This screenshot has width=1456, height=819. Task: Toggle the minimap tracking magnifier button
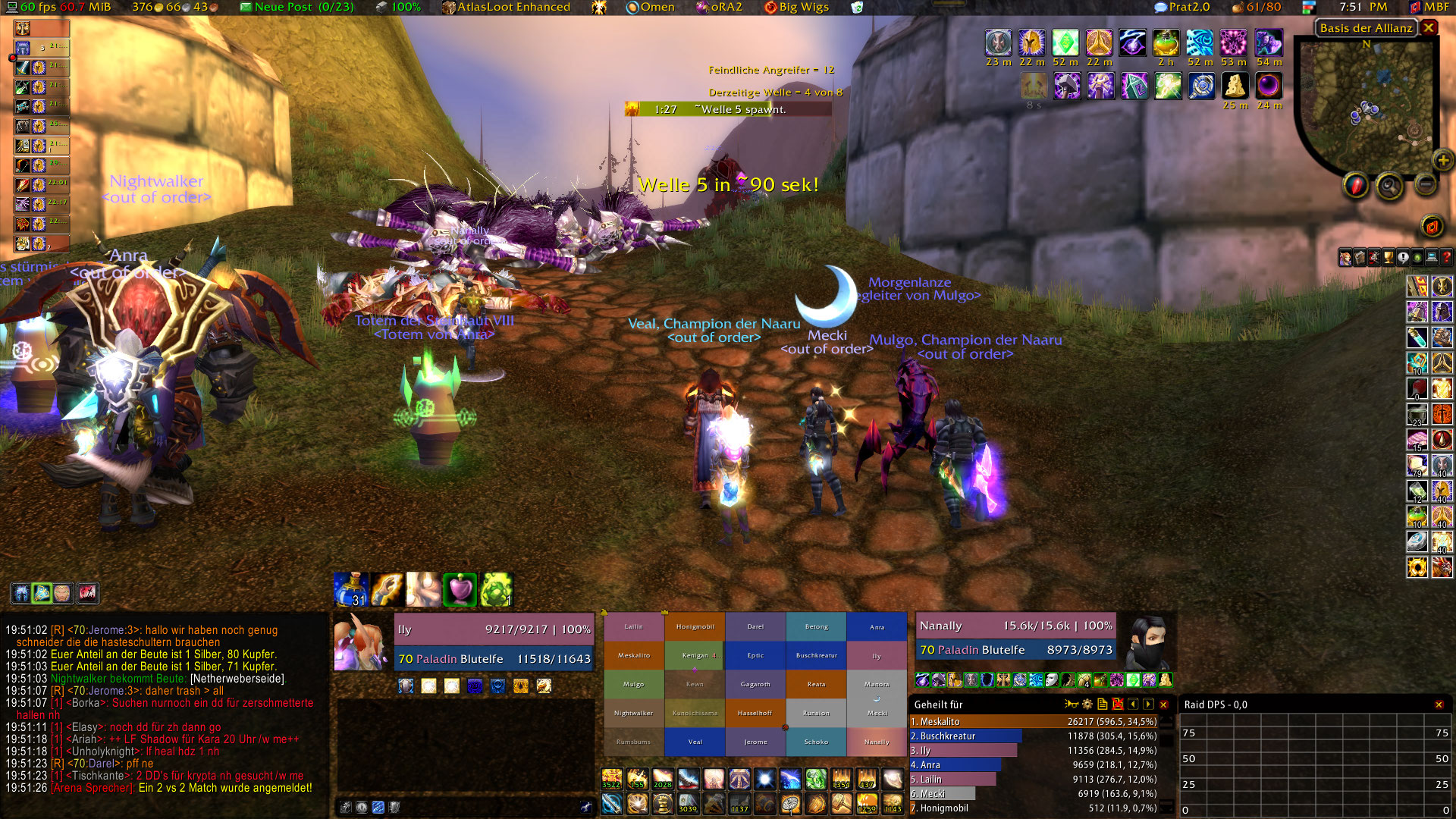1389,185
